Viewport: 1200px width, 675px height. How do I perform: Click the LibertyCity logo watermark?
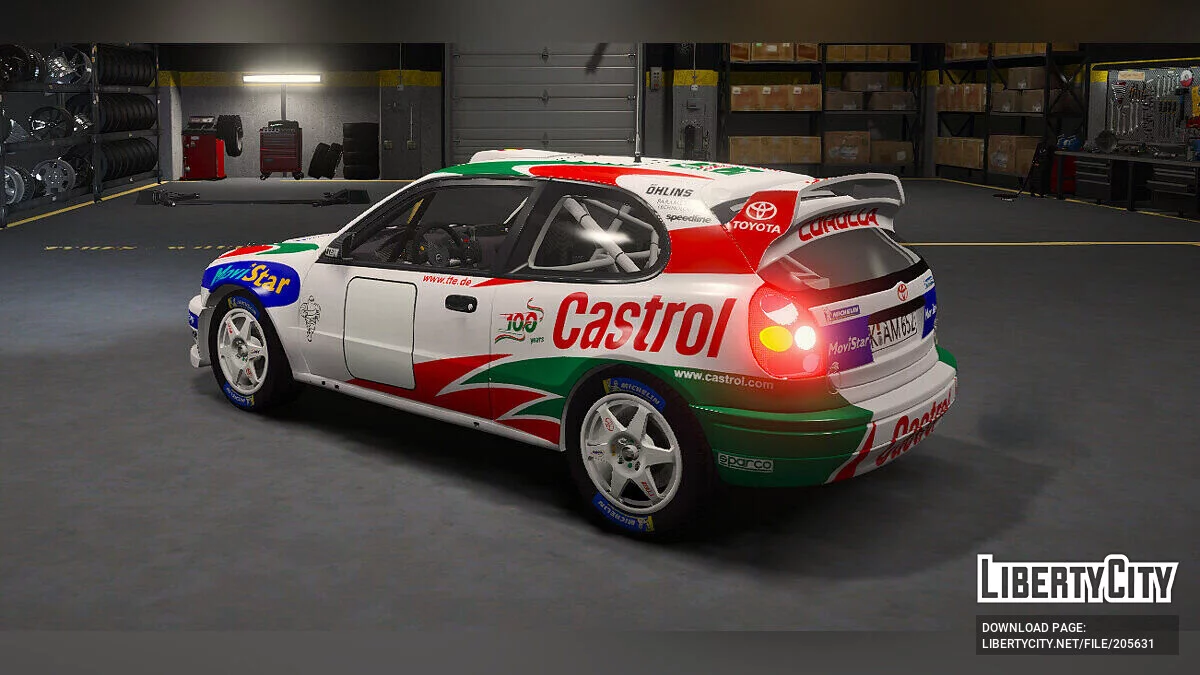tap(1077, 579)
